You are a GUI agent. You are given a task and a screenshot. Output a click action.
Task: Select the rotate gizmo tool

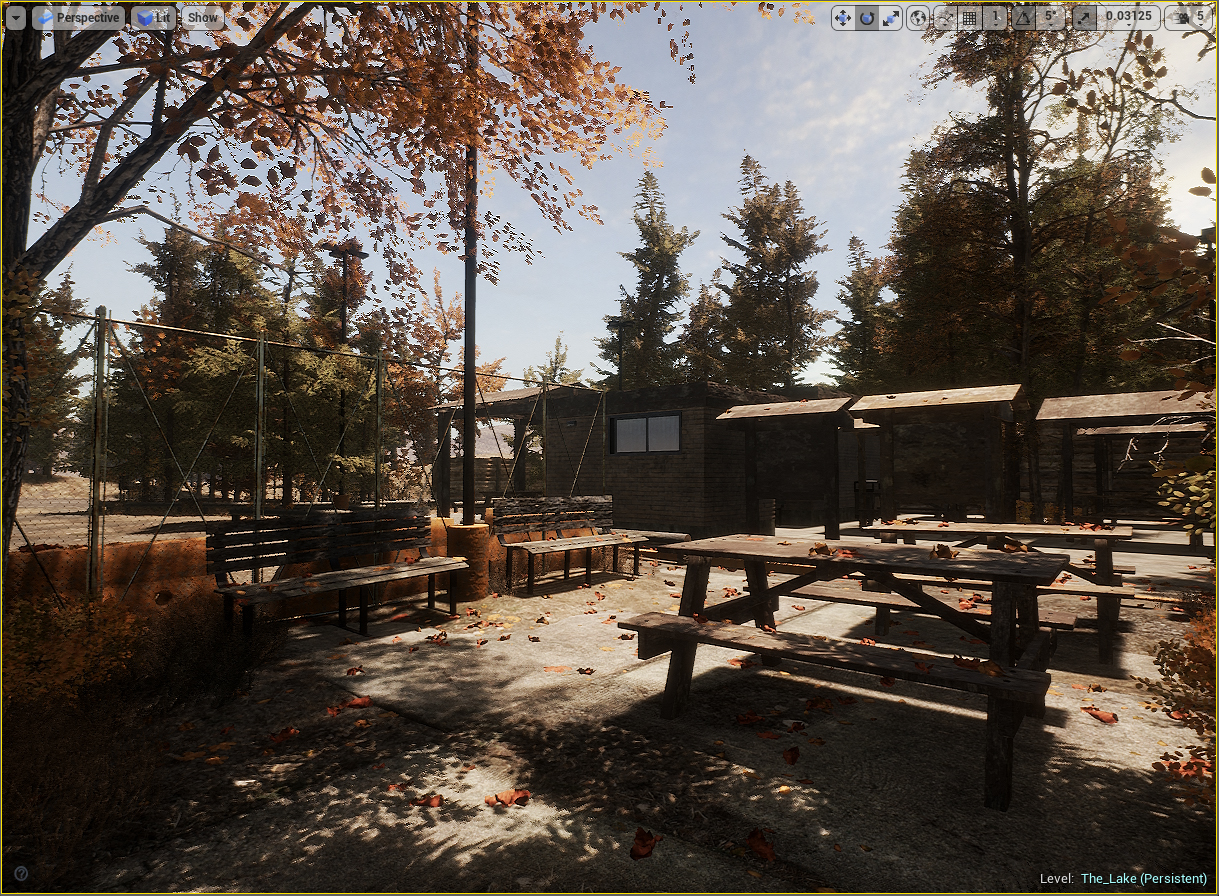[866, 17]
